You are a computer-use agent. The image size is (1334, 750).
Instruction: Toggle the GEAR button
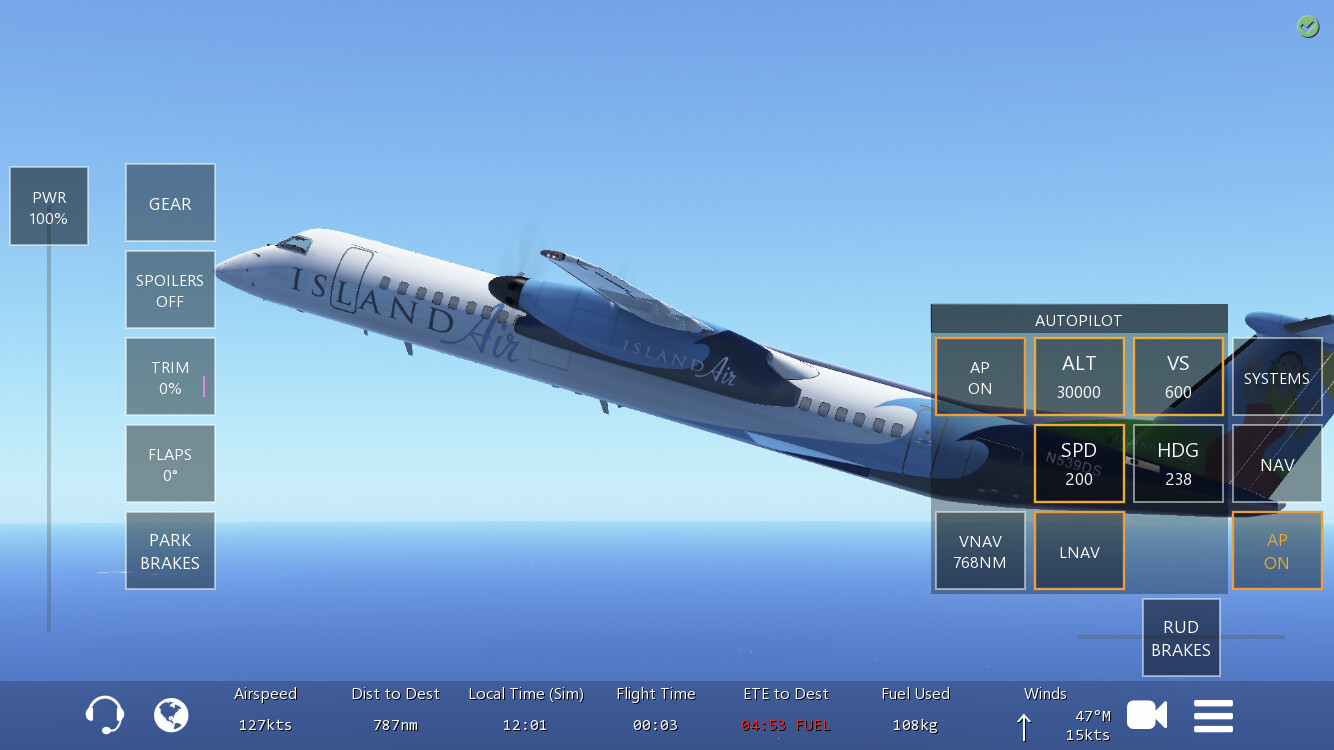[x=170, y=203]
